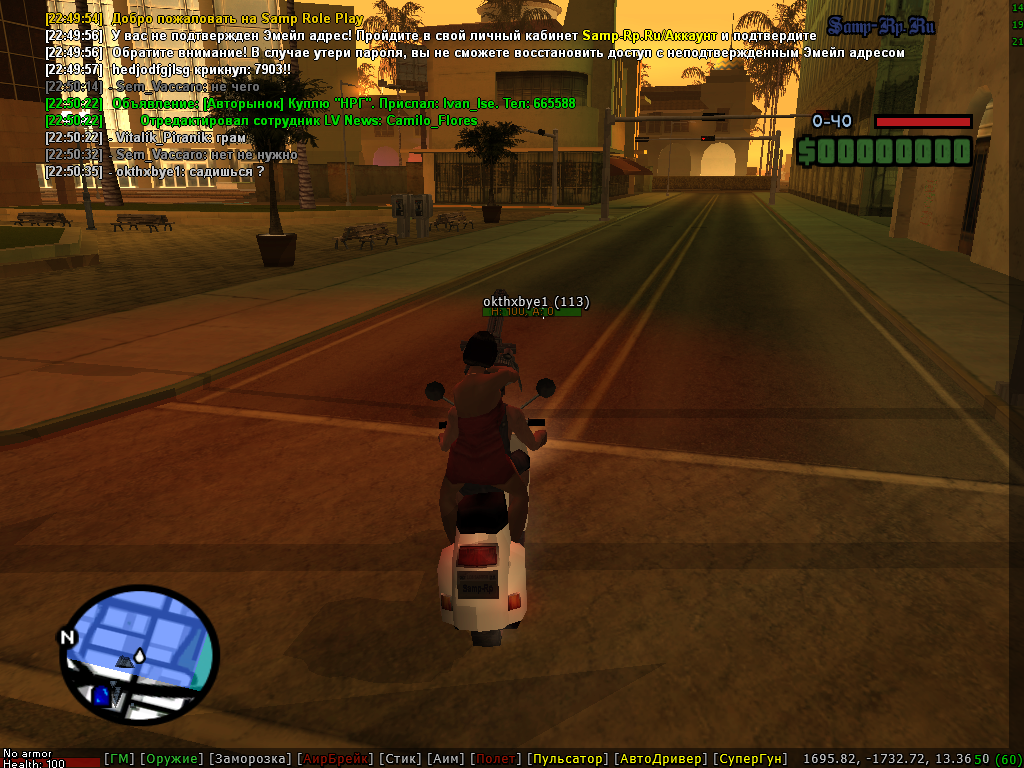This screenshot has height=768, width=1024.
Task: Toggle the ГМ cheat option
Action: click(x=119, y=760)
